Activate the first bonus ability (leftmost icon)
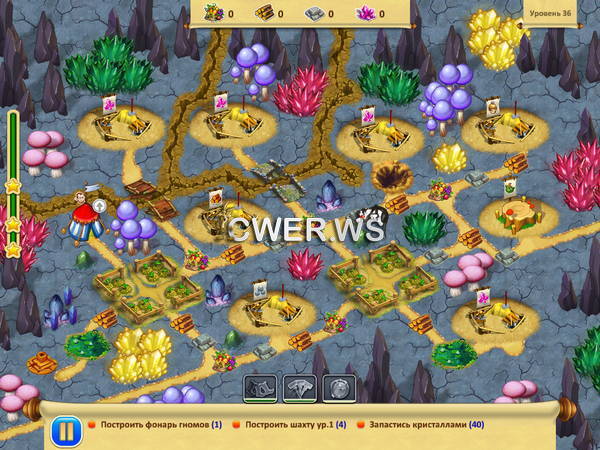600x450 pixels. tap(259, 387)
